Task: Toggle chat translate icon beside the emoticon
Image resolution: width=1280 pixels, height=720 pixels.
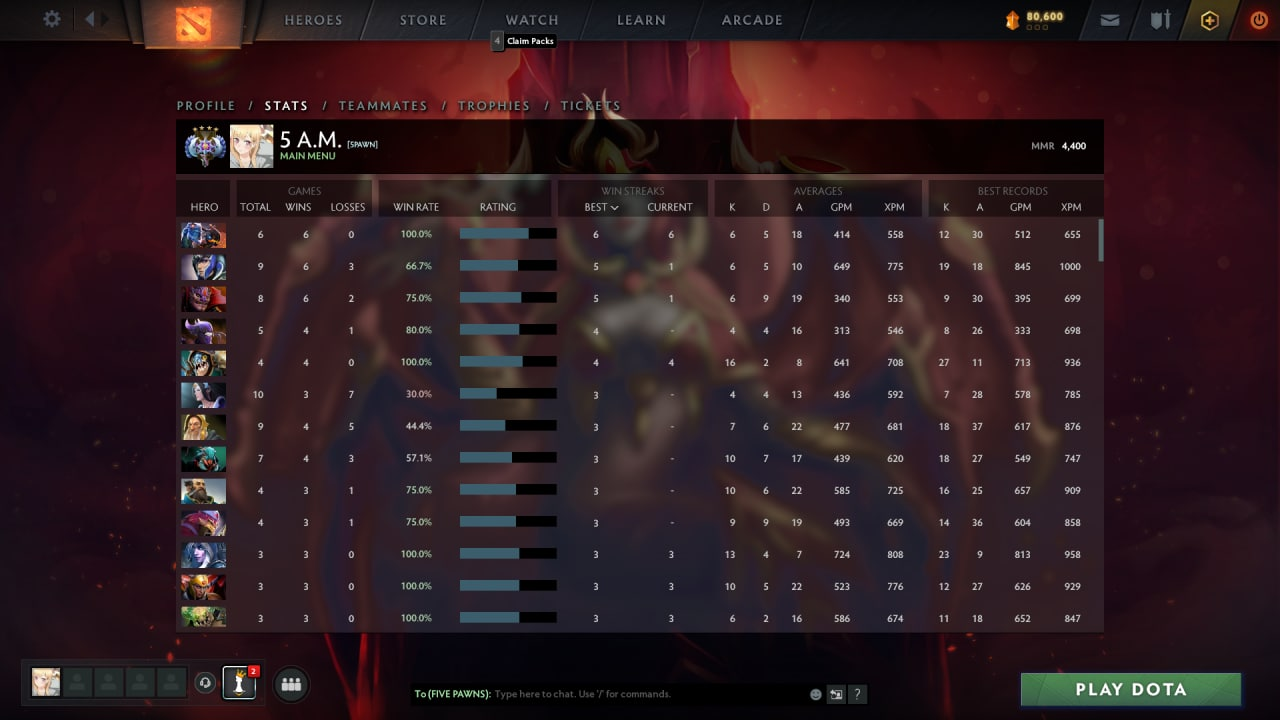Action: point(836,693)
